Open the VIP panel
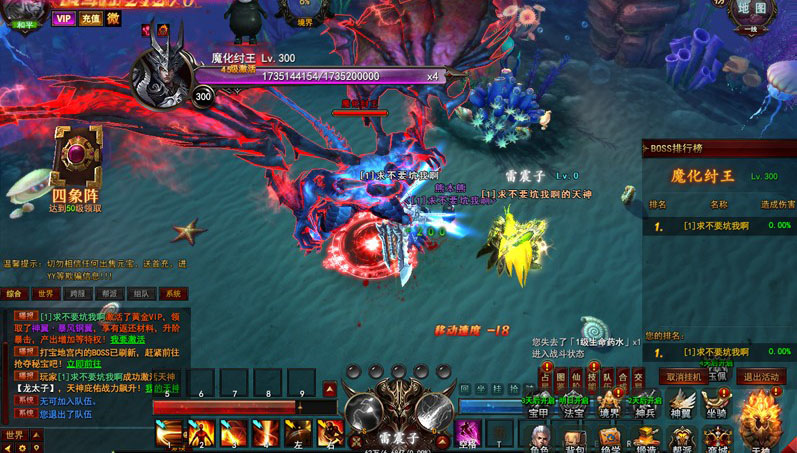Image resolution: width=797 pixels, height=453 pixels. (64, 18)
